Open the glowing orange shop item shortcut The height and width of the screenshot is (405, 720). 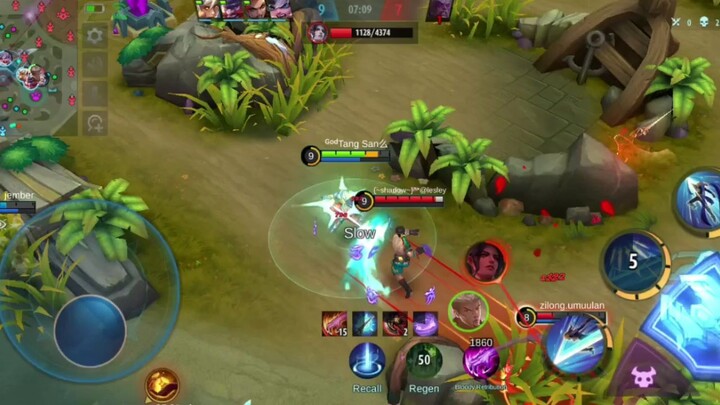pos(161,383)
